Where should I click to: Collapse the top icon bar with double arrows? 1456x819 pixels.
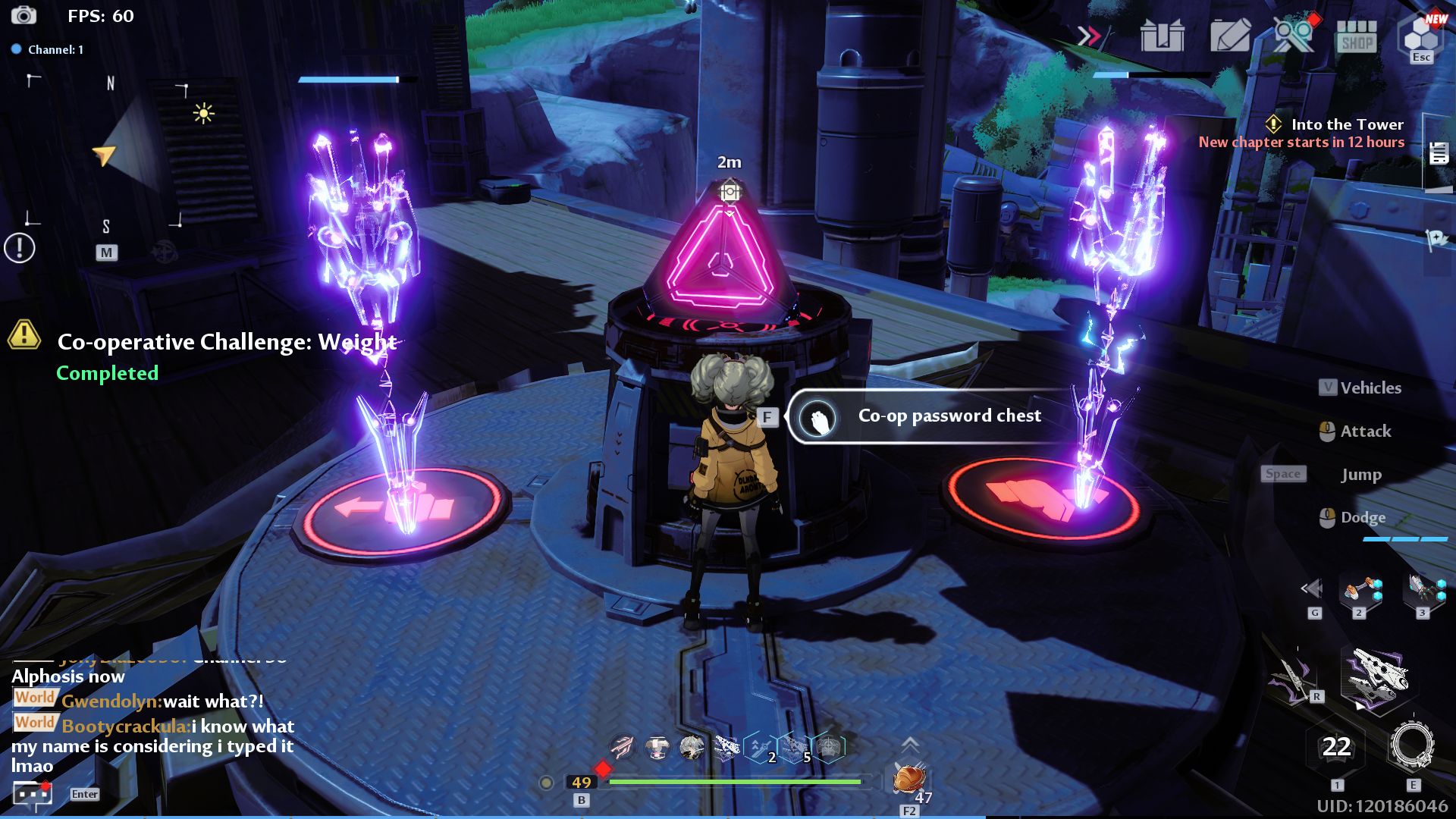tap(1090, 35)
